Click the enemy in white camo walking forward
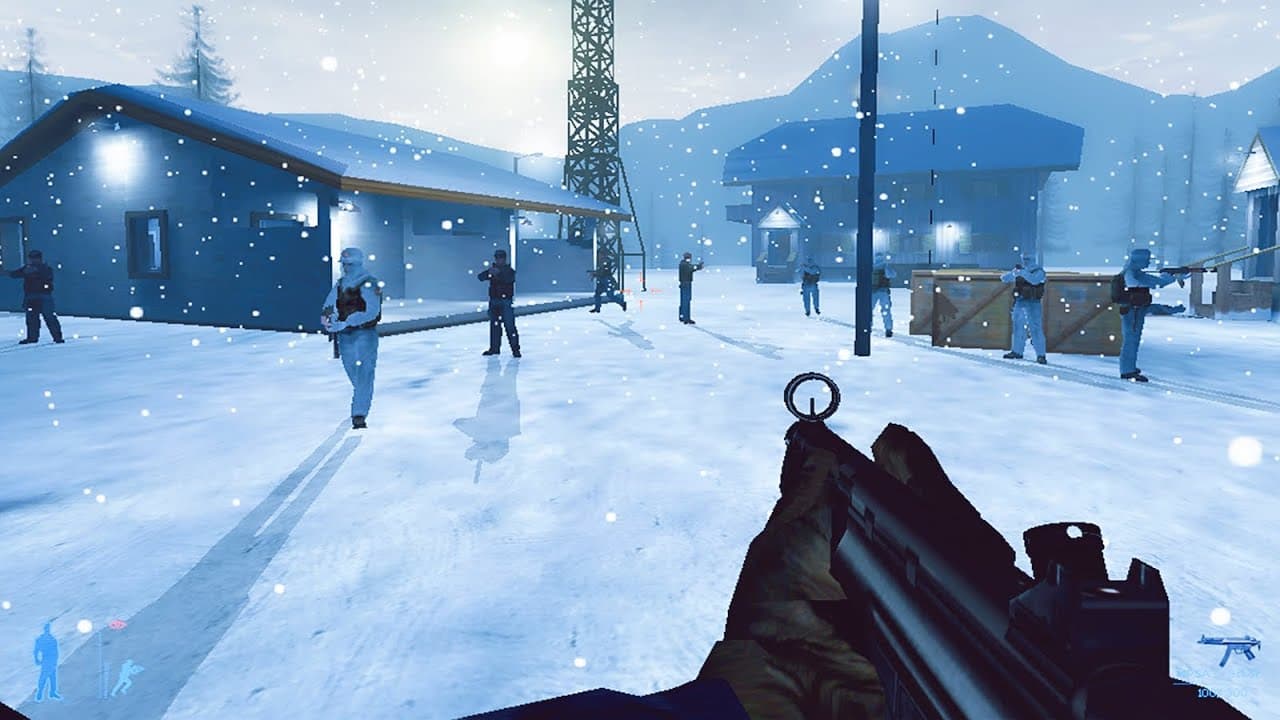The image size is (1280, 720). pos(351,320)
